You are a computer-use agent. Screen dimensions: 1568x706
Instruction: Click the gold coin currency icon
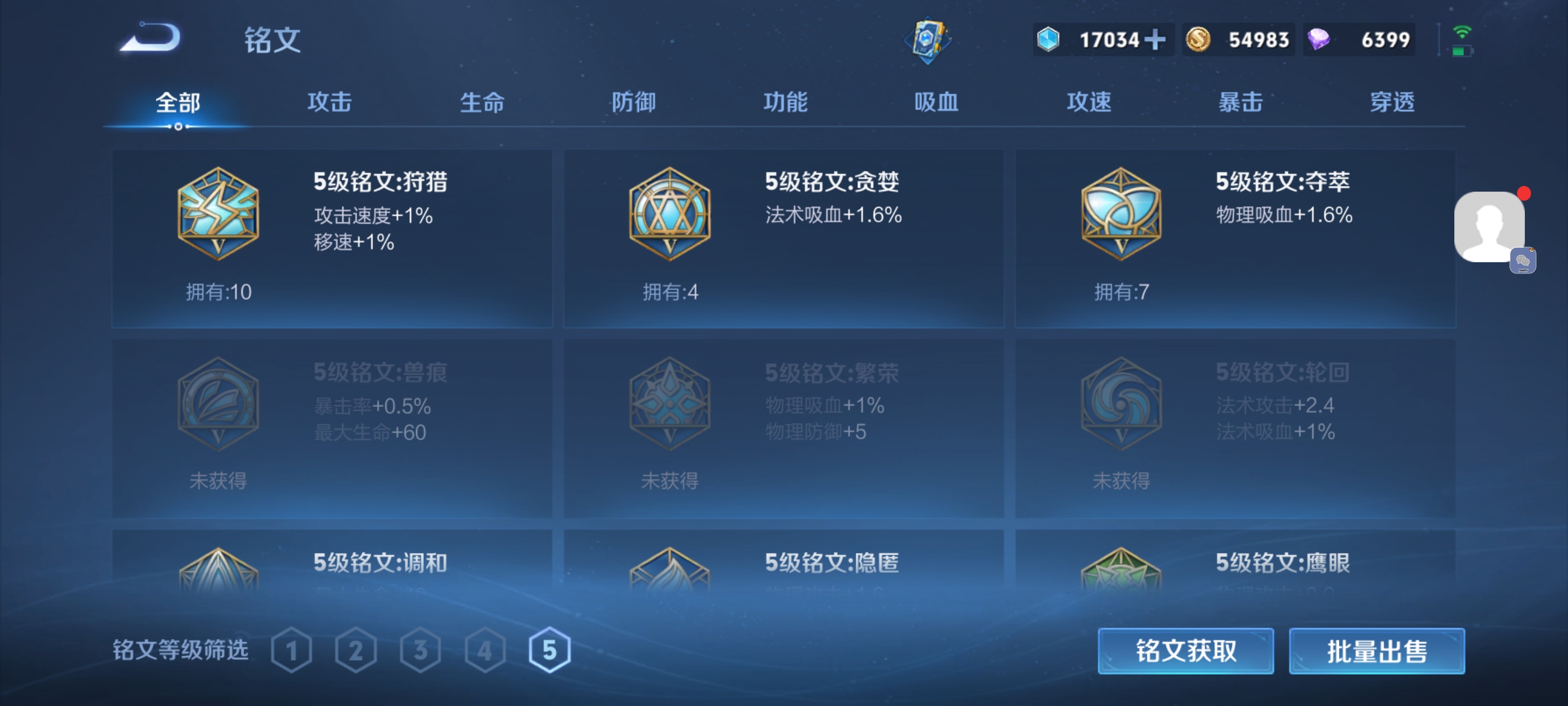pos(1198,39)
